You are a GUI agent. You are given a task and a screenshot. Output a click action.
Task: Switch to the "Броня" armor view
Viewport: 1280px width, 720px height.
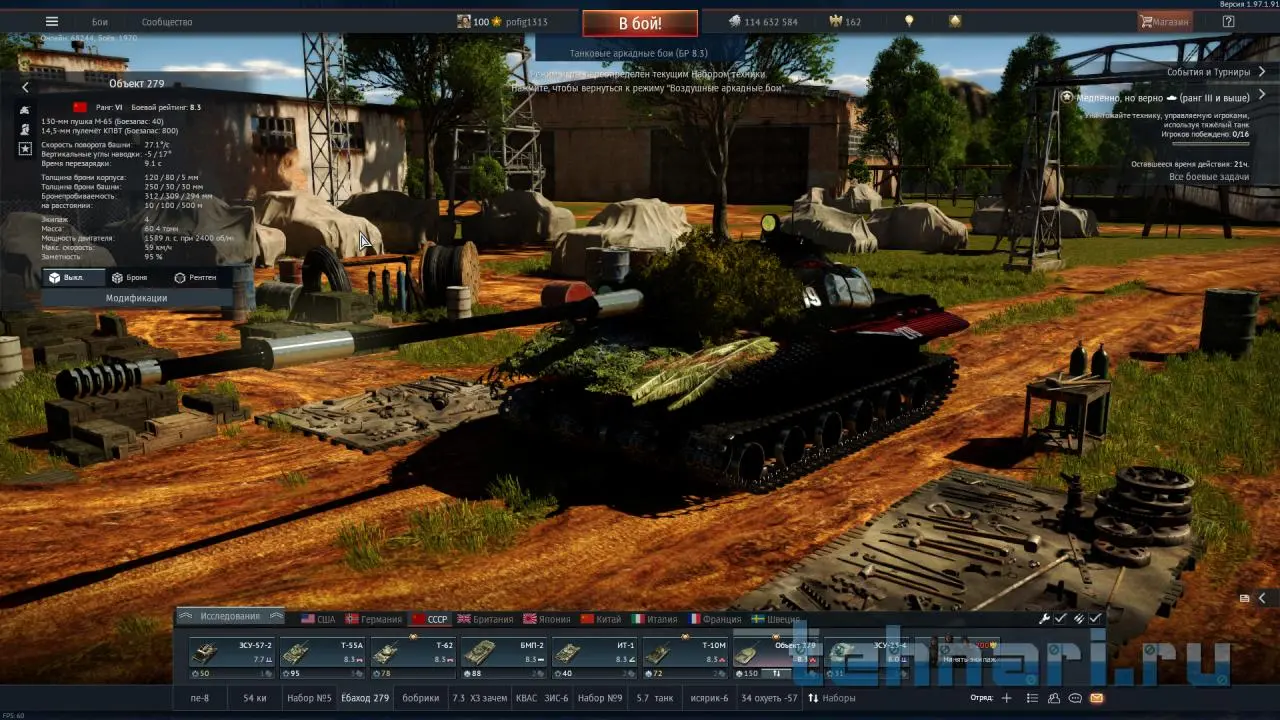click(130, 277)
